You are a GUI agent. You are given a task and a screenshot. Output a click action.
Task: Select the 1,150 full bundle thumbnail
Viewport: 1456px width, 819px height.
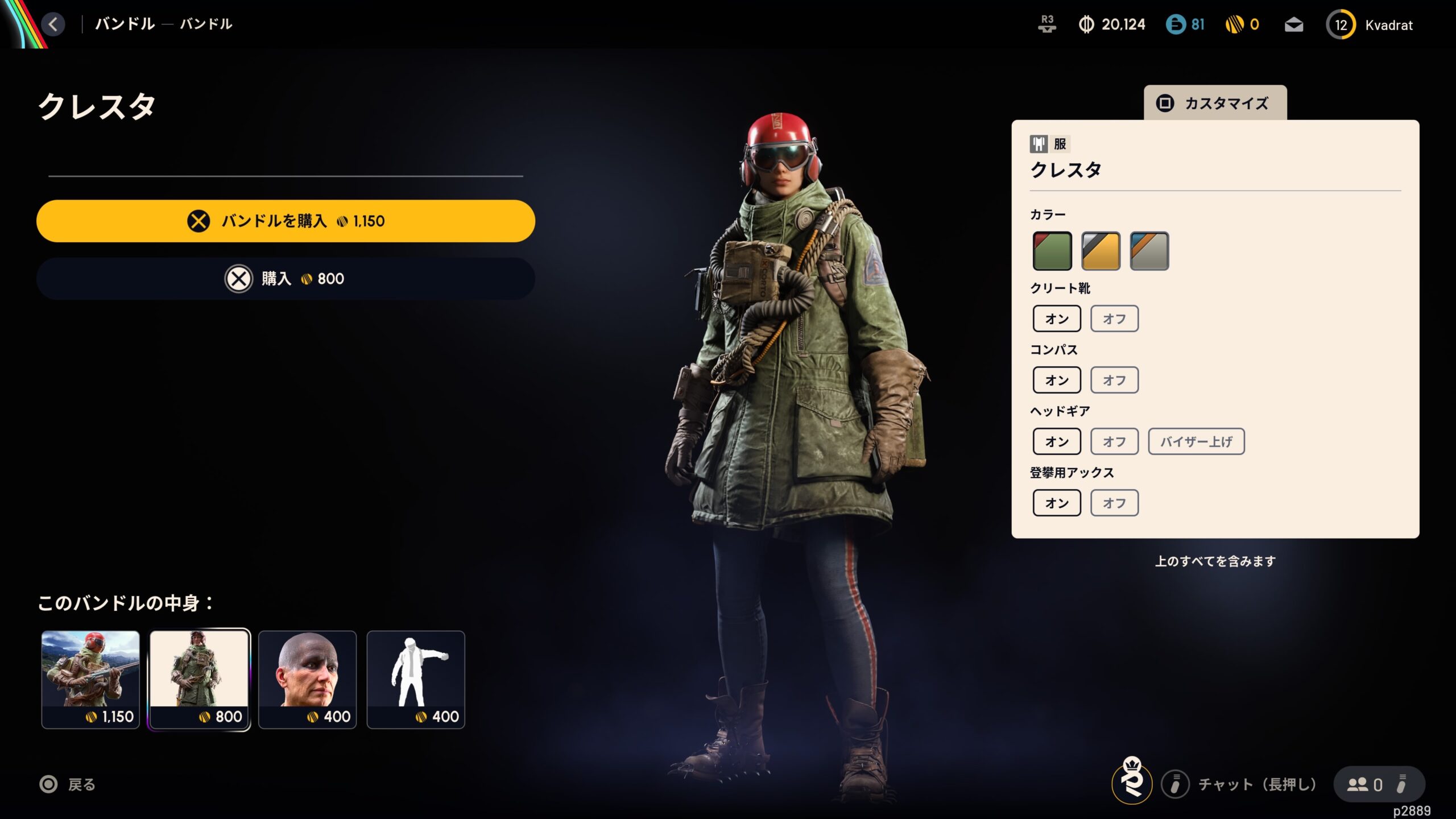point(90,679)
